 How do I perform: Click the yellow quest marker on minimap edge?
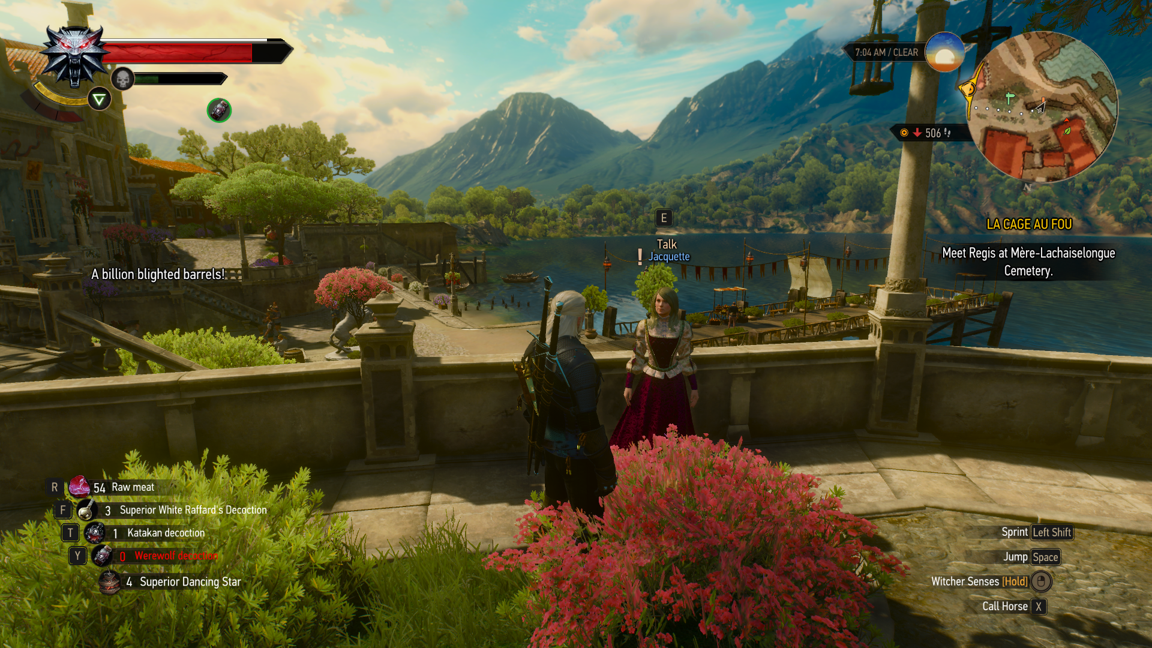968,91
